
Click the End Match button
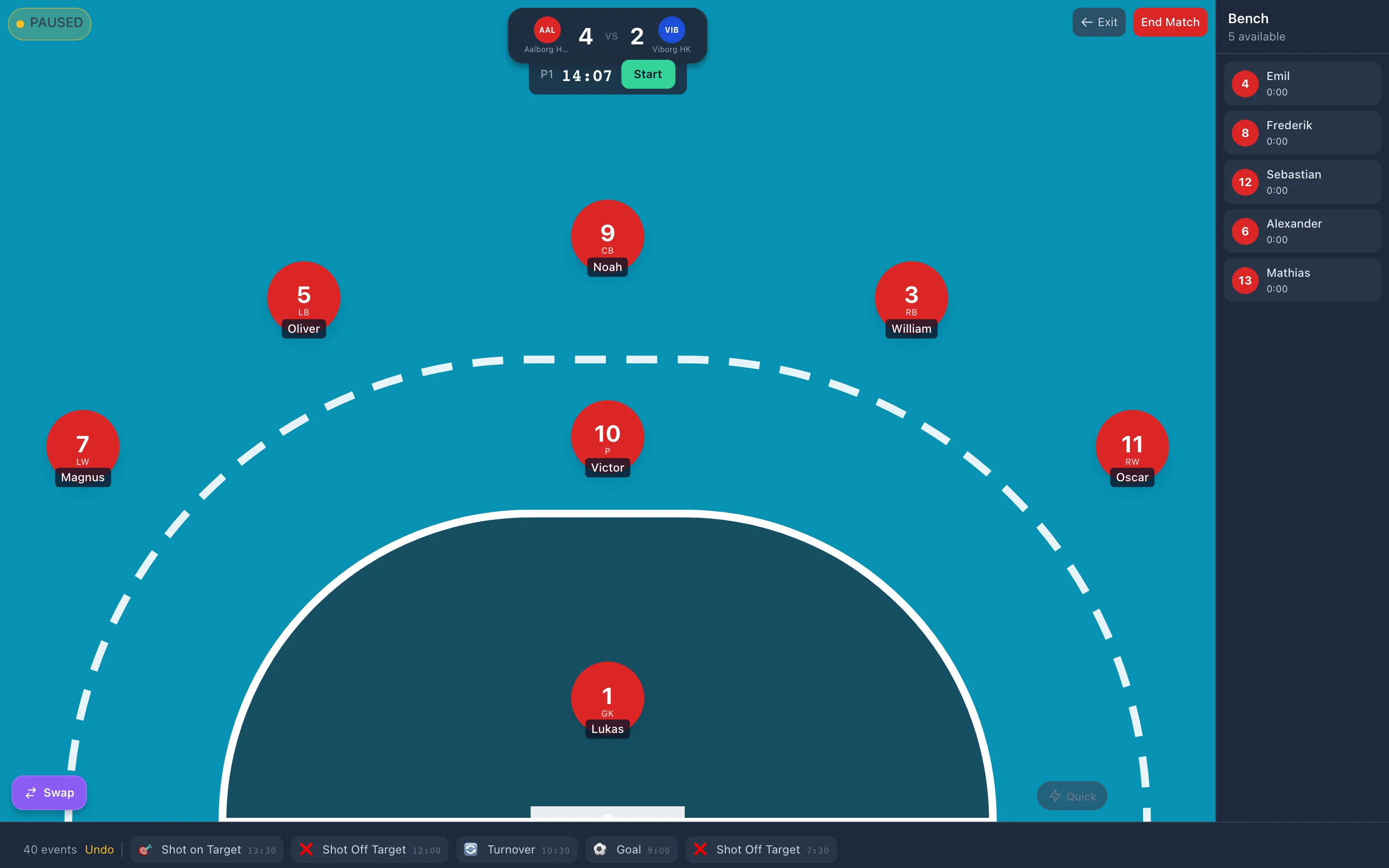click(1171, 22)
